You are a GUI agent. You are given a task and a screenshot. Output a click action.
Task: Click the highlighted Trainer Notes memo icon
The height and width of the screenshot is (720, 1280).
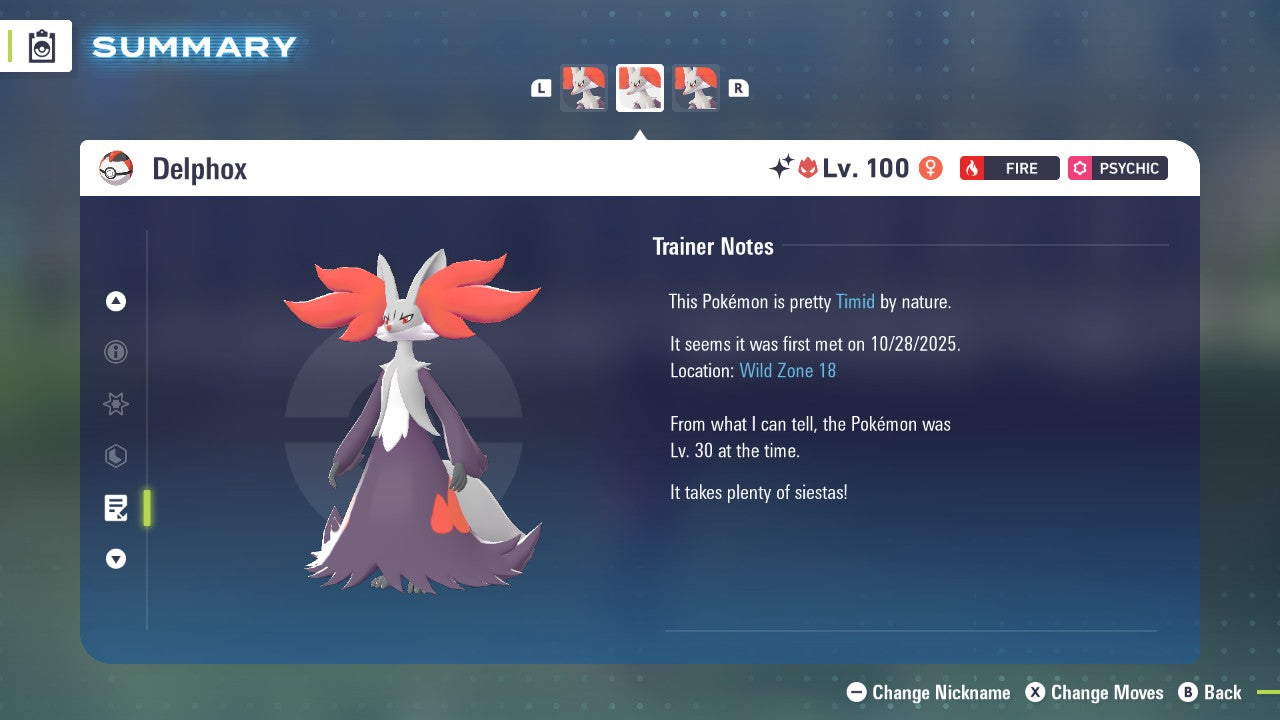116,507
